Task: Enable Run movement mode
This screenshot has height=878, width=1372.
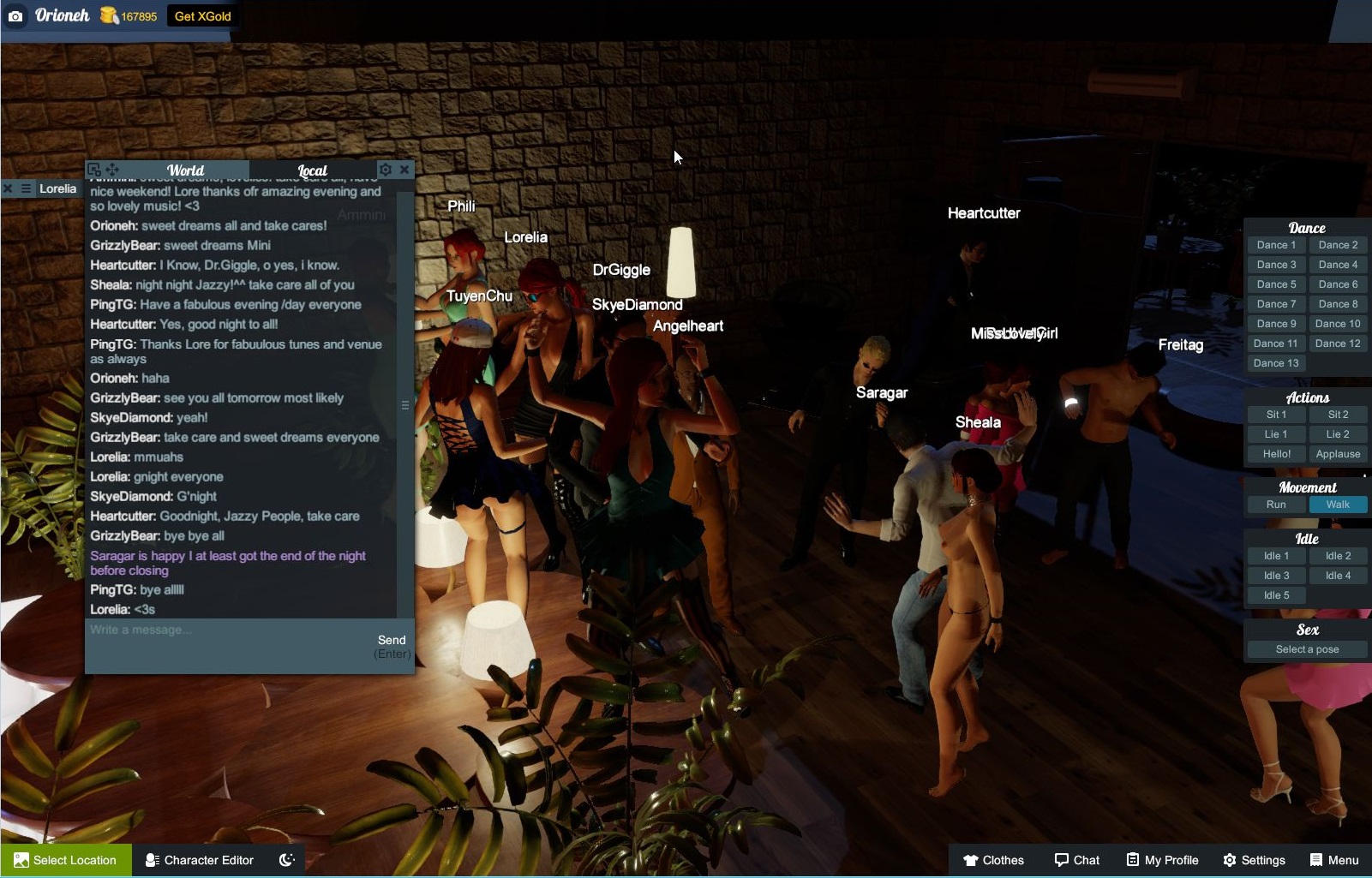Action: pyautogui.click(x=1275, y=505)
